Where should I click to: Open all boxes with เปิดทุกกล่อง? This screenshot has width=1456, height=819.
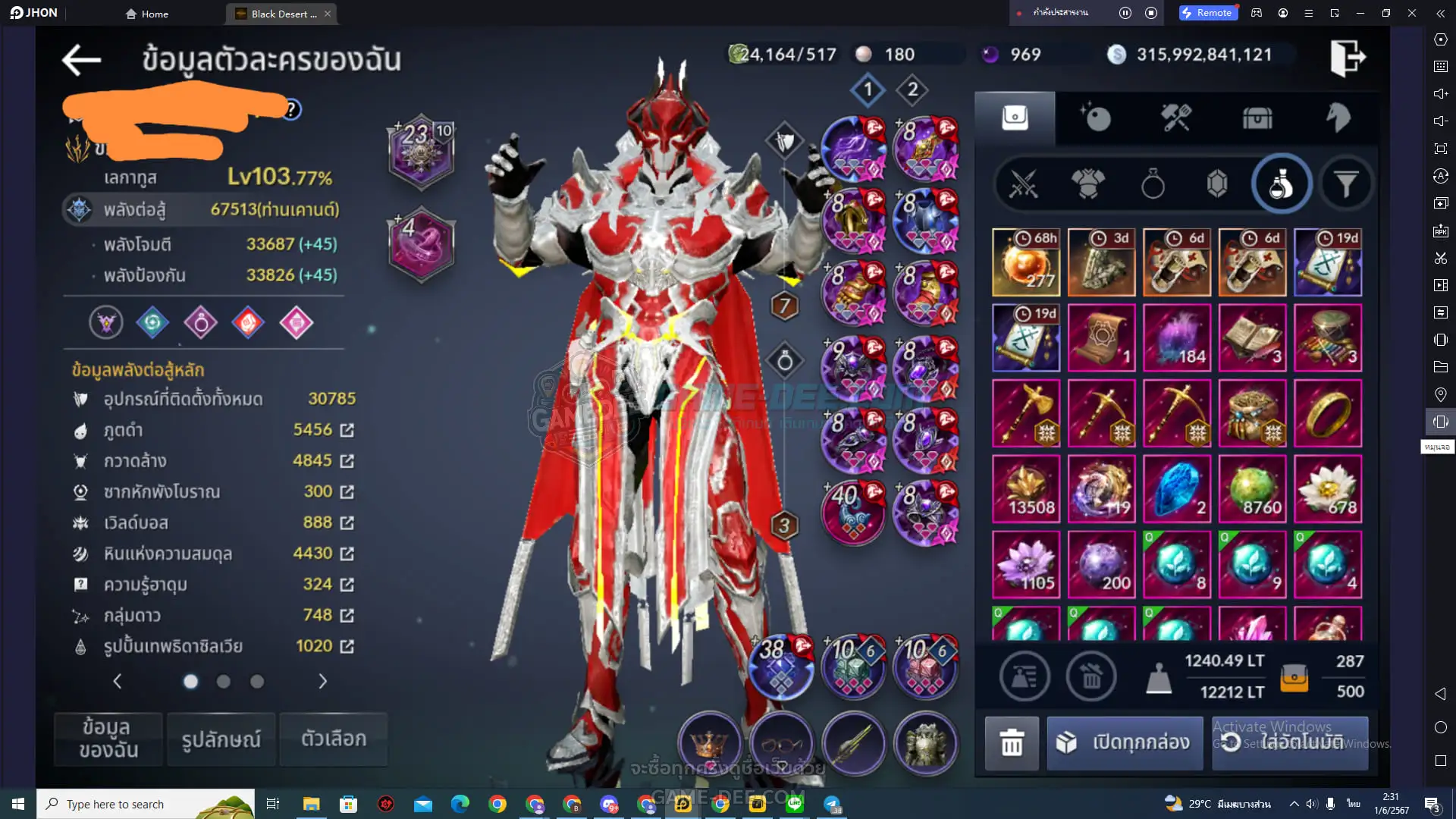[x=1125, y=742]
